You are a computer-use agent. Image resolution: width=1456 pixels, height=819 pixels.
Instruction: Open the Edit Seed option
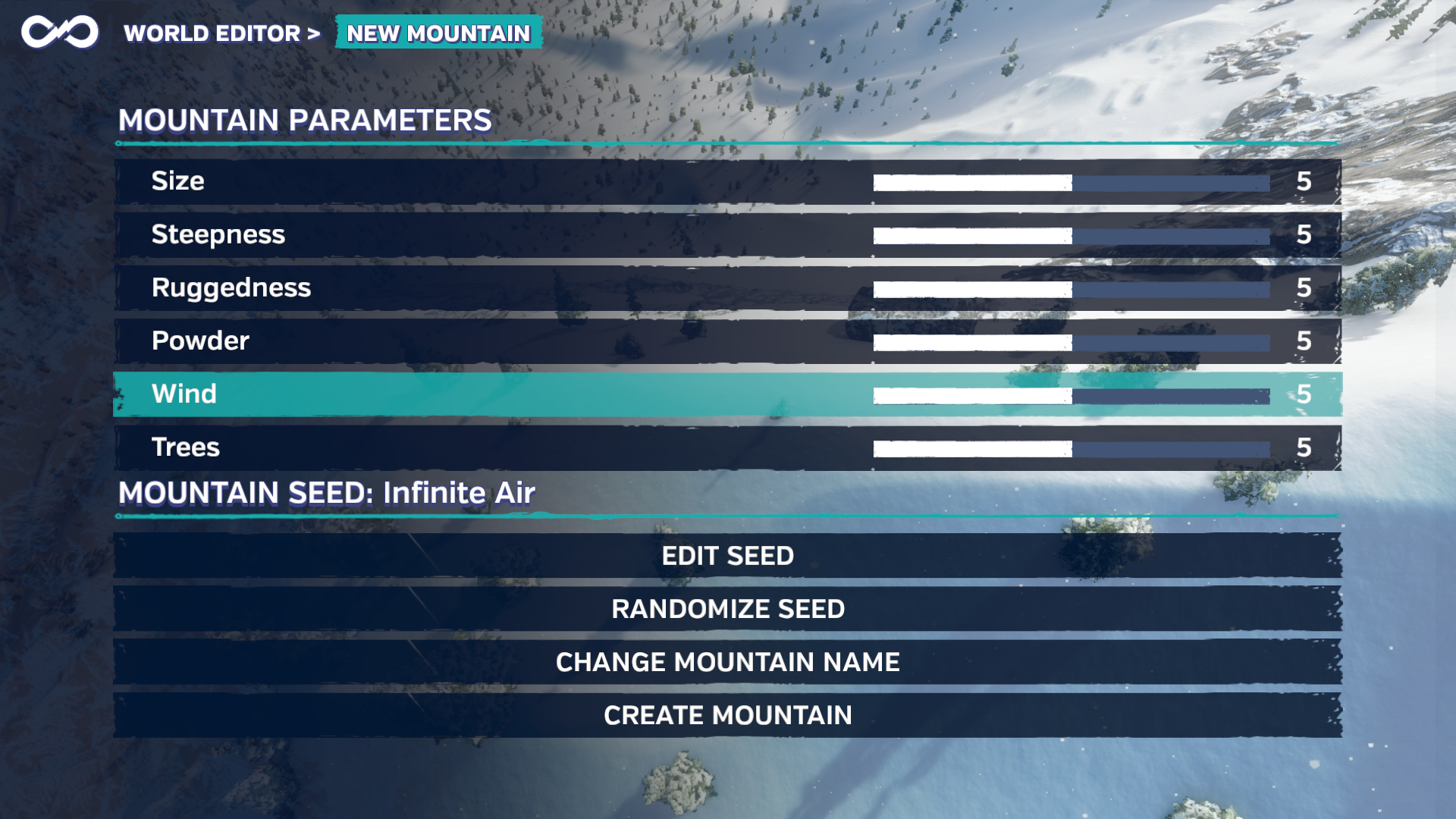(727, 556)
